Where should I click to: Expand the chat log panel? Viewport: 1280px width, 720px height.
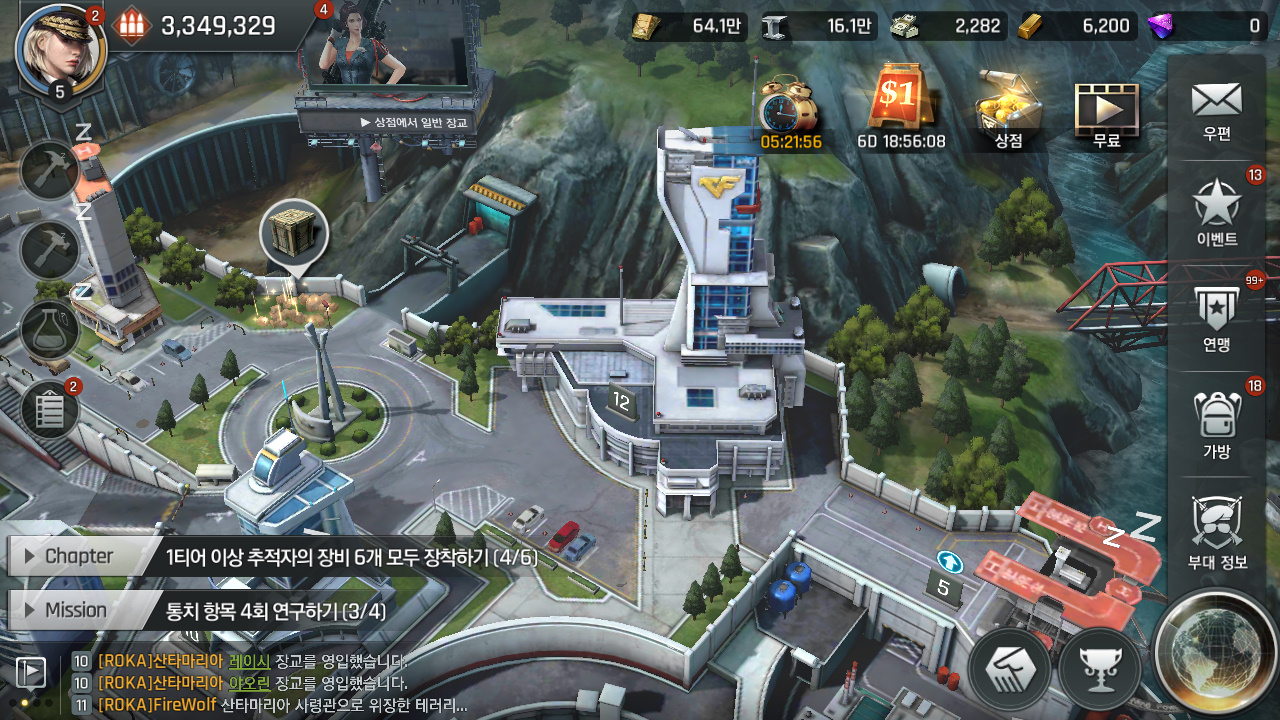click(x=31, y=673)
